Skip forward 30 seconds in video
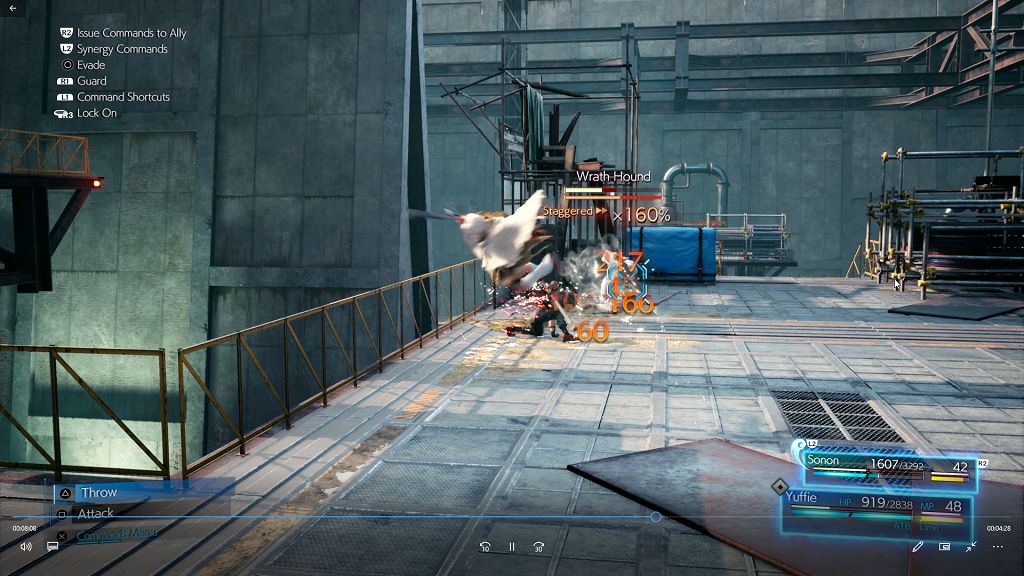This screenshot has height=576, width=1024. [x=538, y=547]
